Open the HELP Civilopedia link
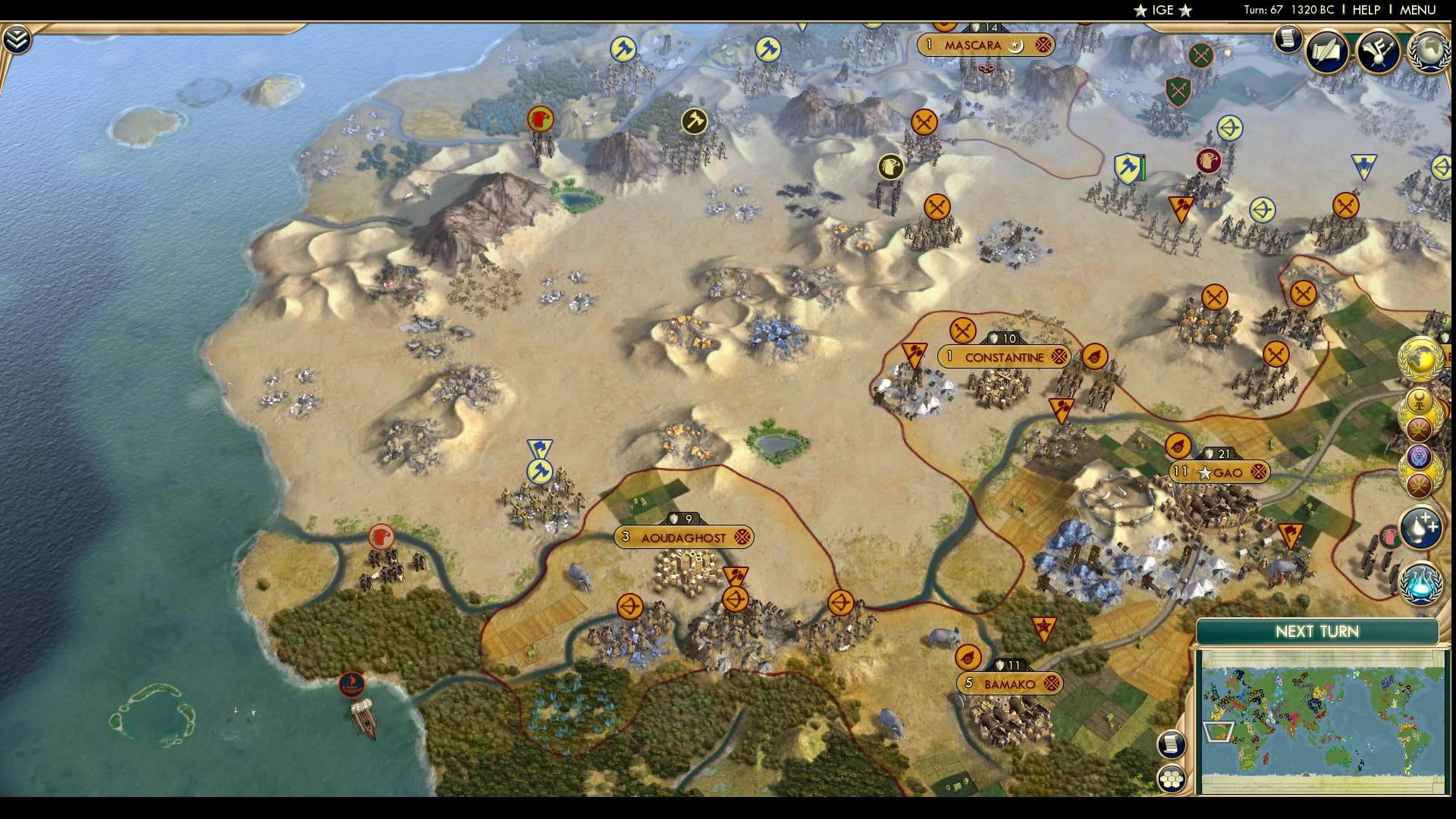Viewport: 1456px width, 819px height. tap(1366, 10)
